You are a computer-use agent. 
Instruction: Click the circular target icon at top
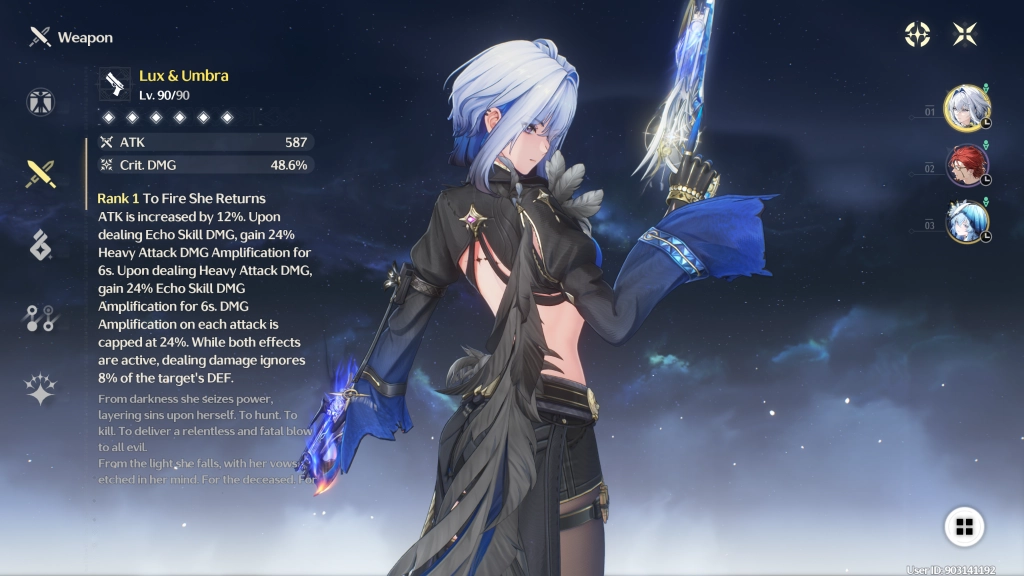click(917, 35)
